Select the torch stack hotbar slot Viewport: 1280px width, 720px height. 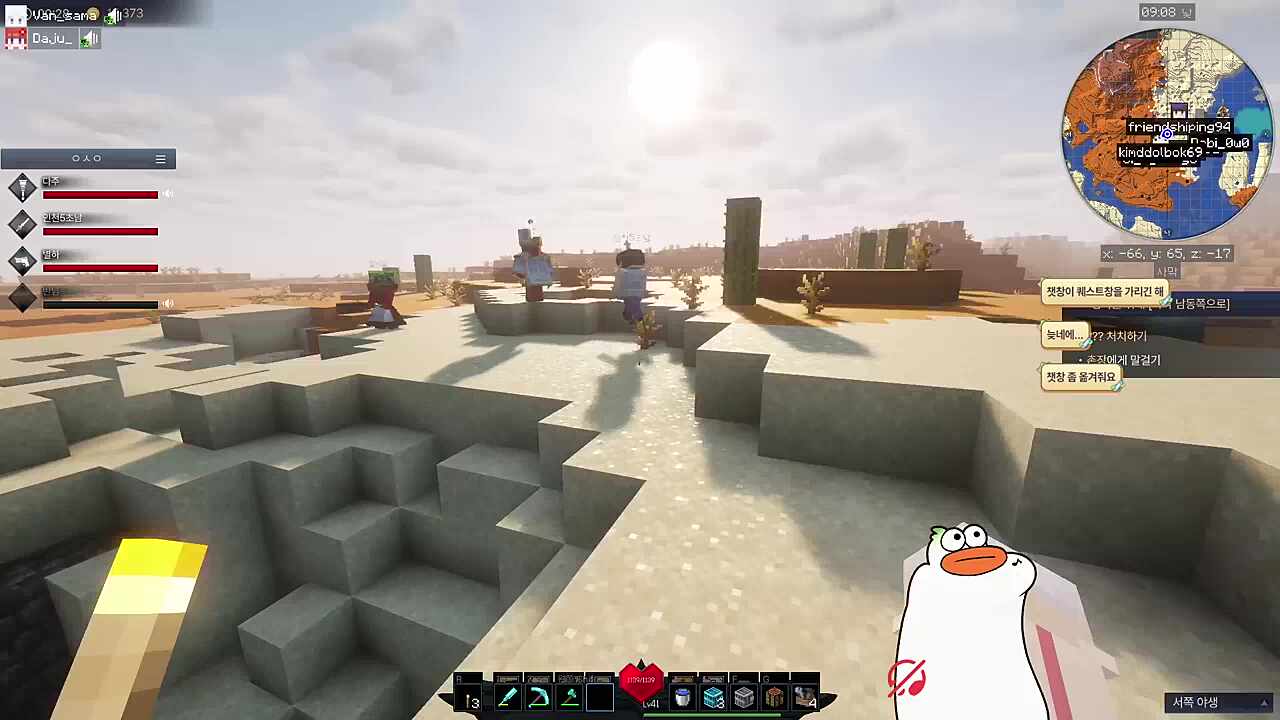pos(470,698)
